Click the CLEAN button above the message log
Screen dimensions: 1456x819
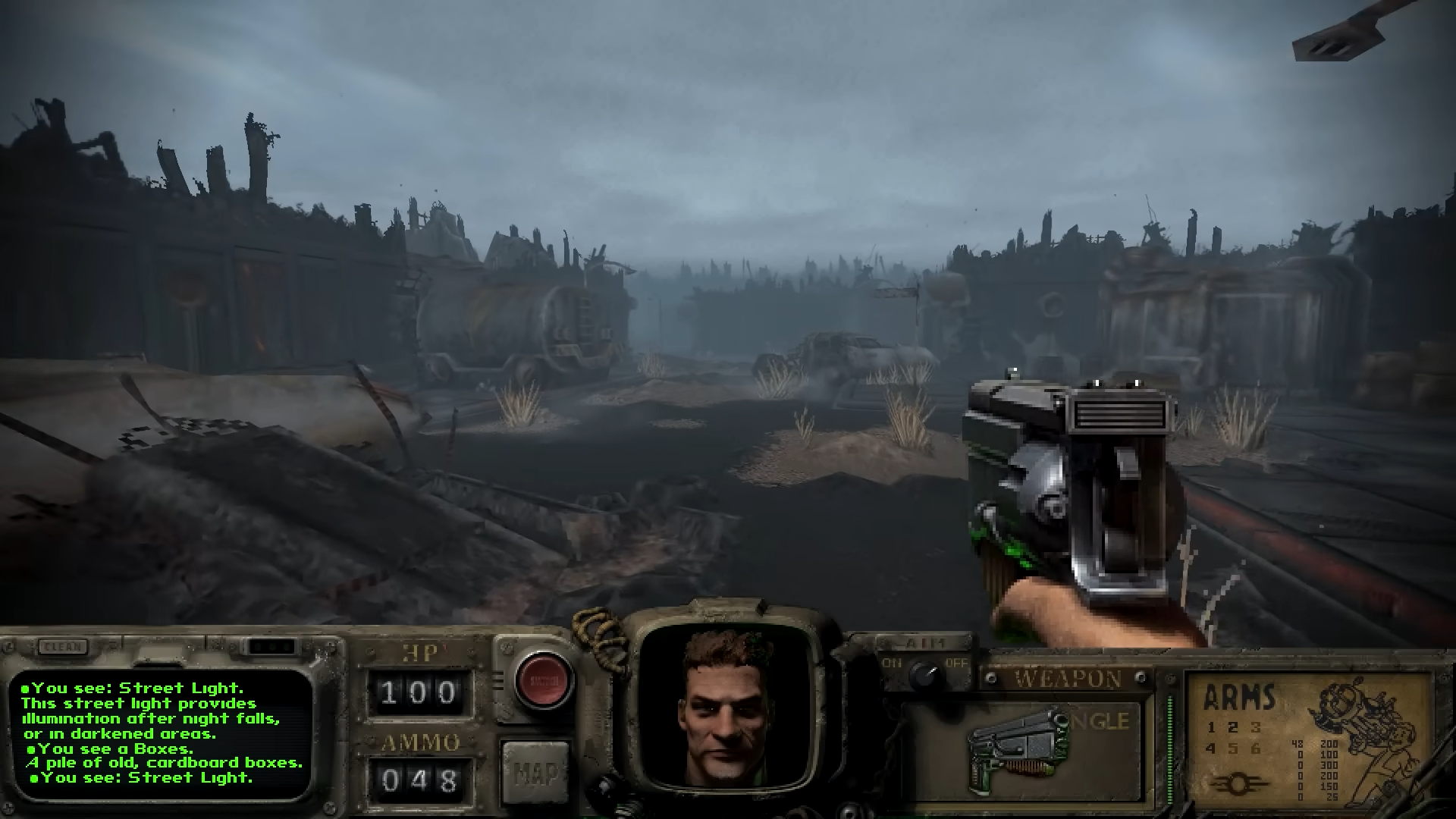pyautogui.click(x=63, y=647)
